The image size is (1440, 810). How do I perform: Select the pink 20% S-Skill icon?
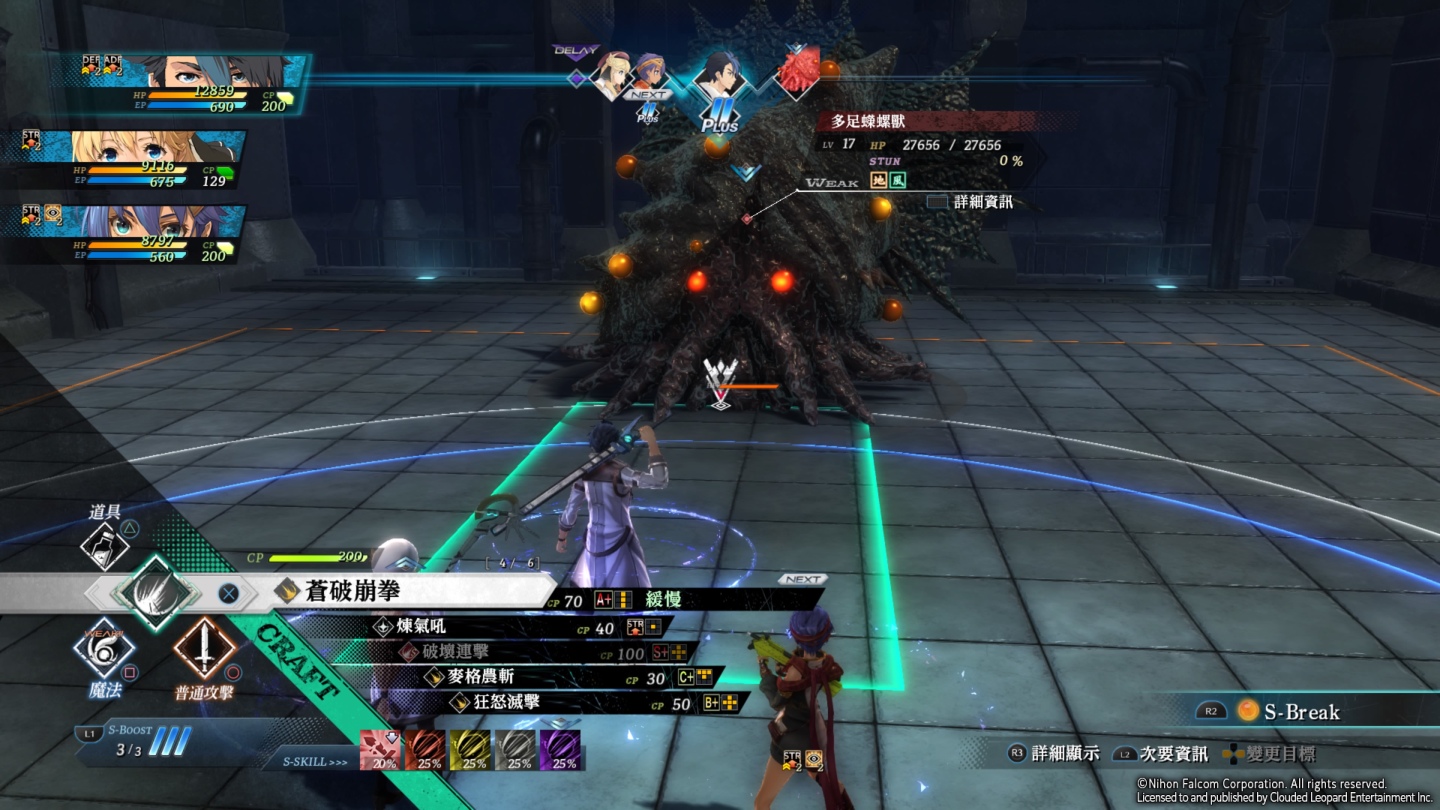(380, 750)
